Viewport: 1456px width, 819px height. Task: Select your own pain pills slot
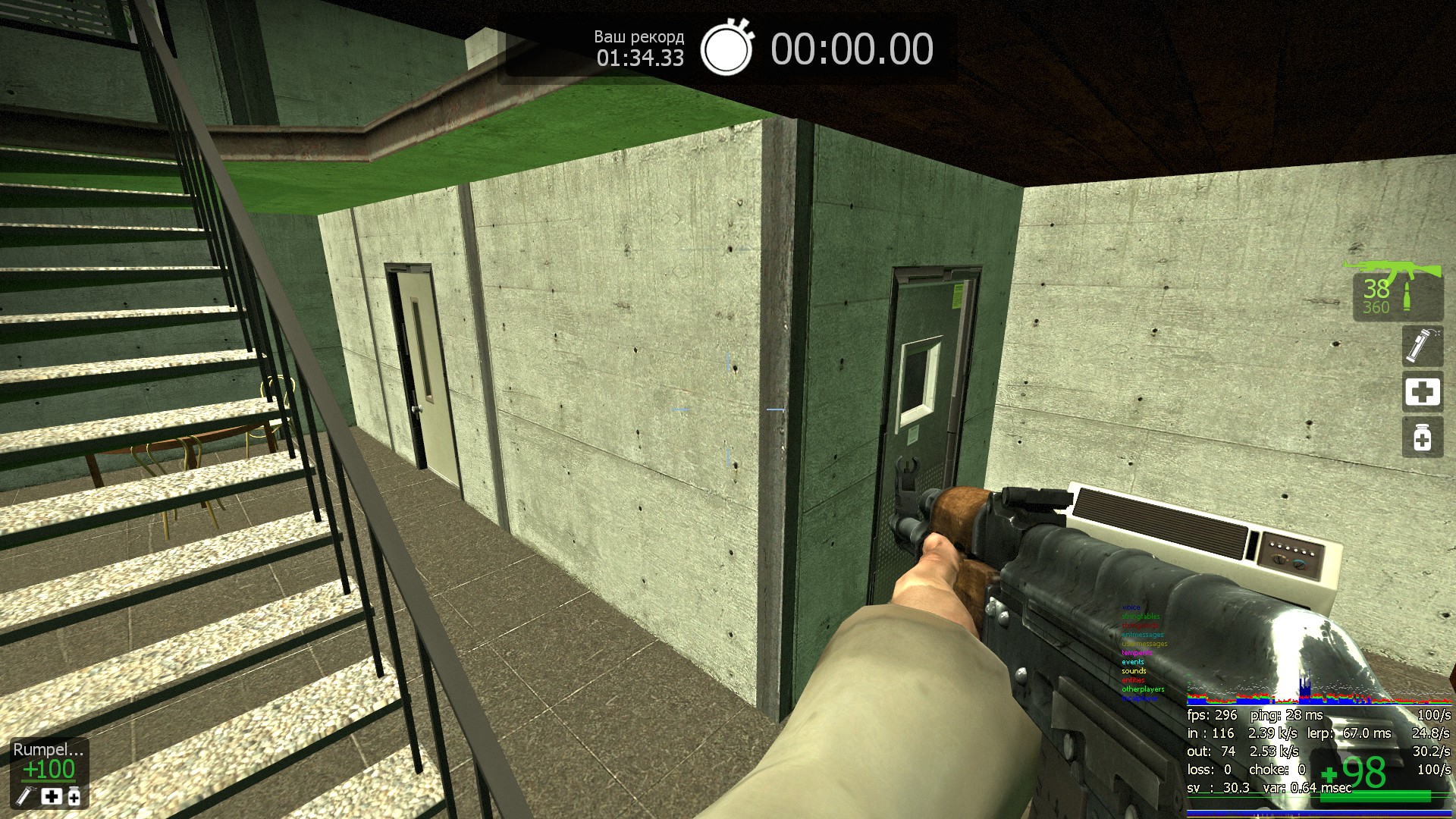point(1422,438)
